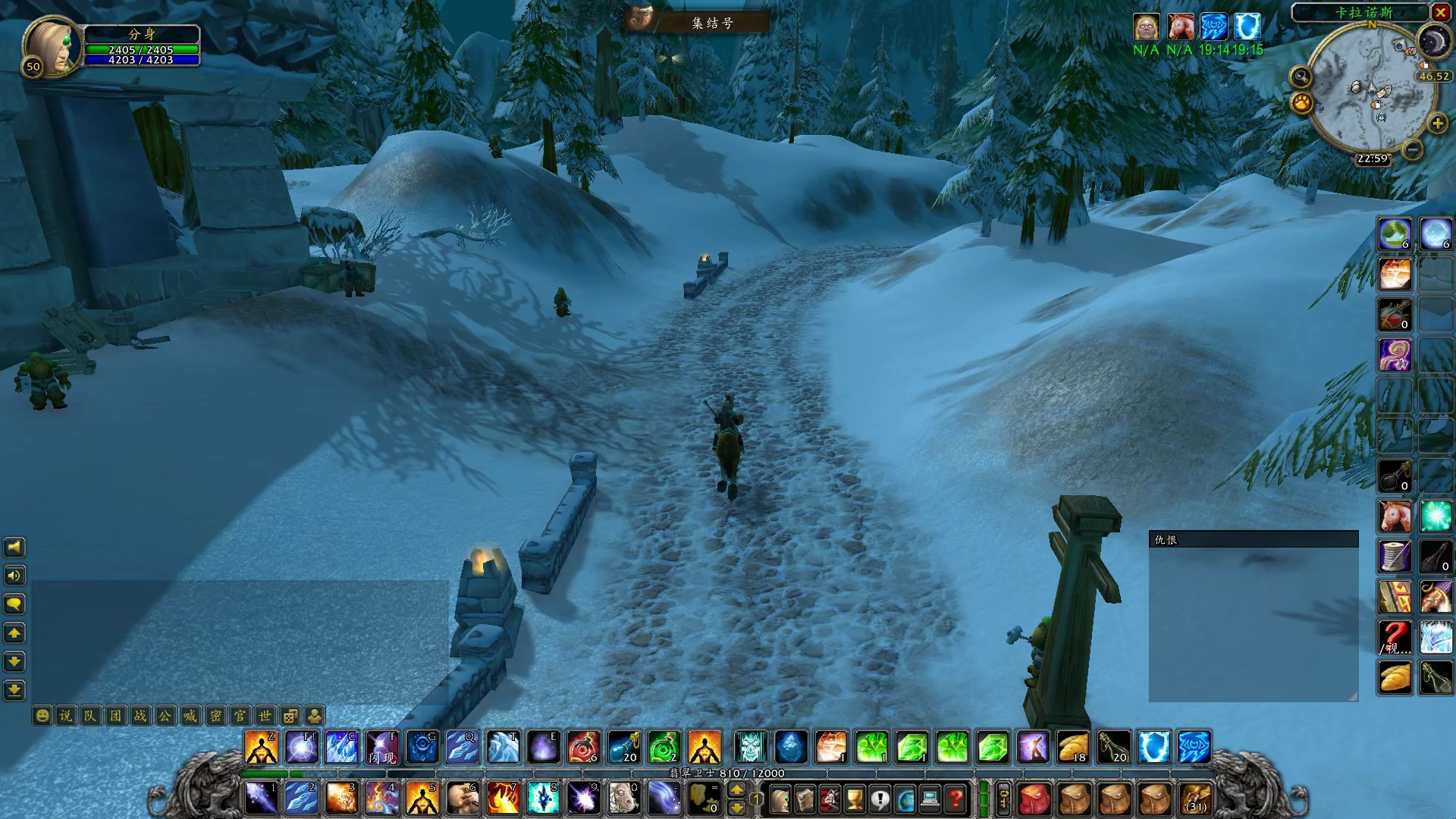Click the 说 say chat channel button
Viewport: 1456px width, 819px height.
tap(66, 715)
